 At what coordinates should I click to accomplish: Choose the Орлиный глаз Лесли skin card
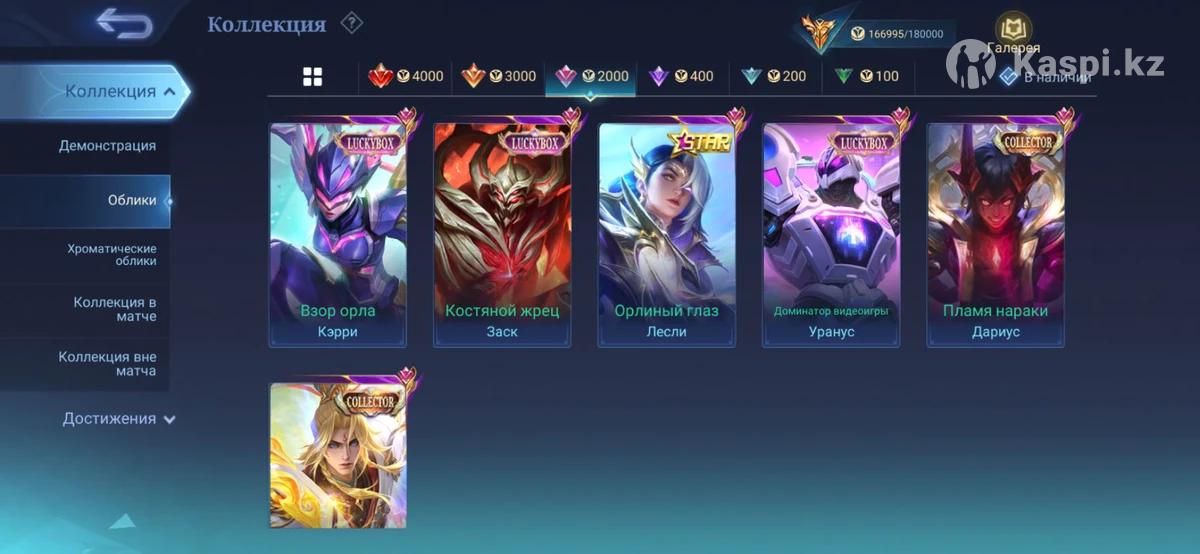coord(666,235)
